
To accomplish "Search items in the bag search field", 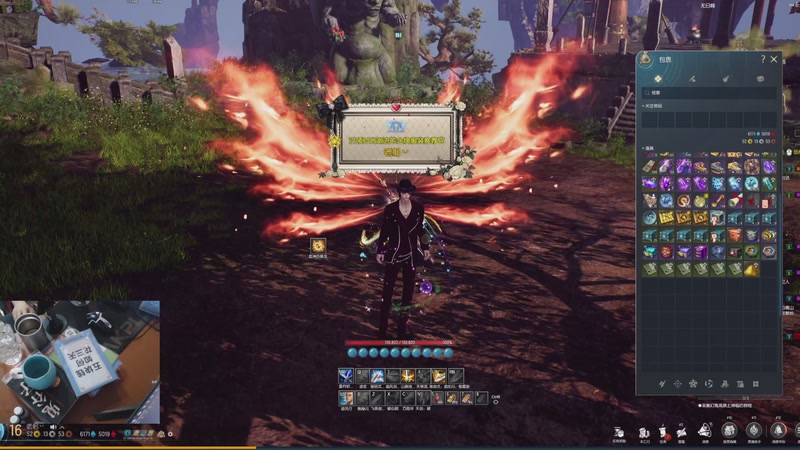I will pos(708,93).
